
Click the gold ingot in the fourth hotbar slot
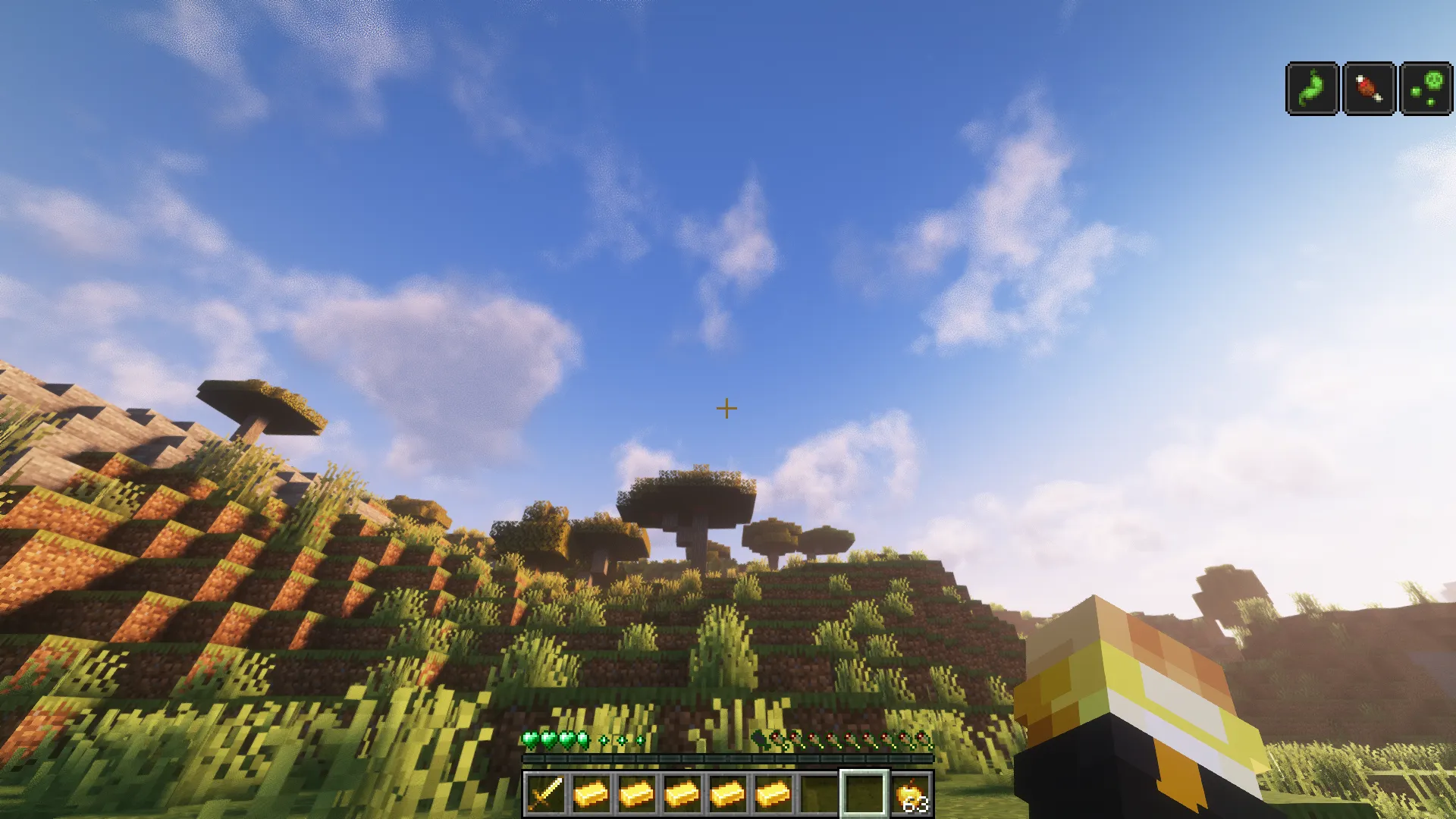point(682,792)
